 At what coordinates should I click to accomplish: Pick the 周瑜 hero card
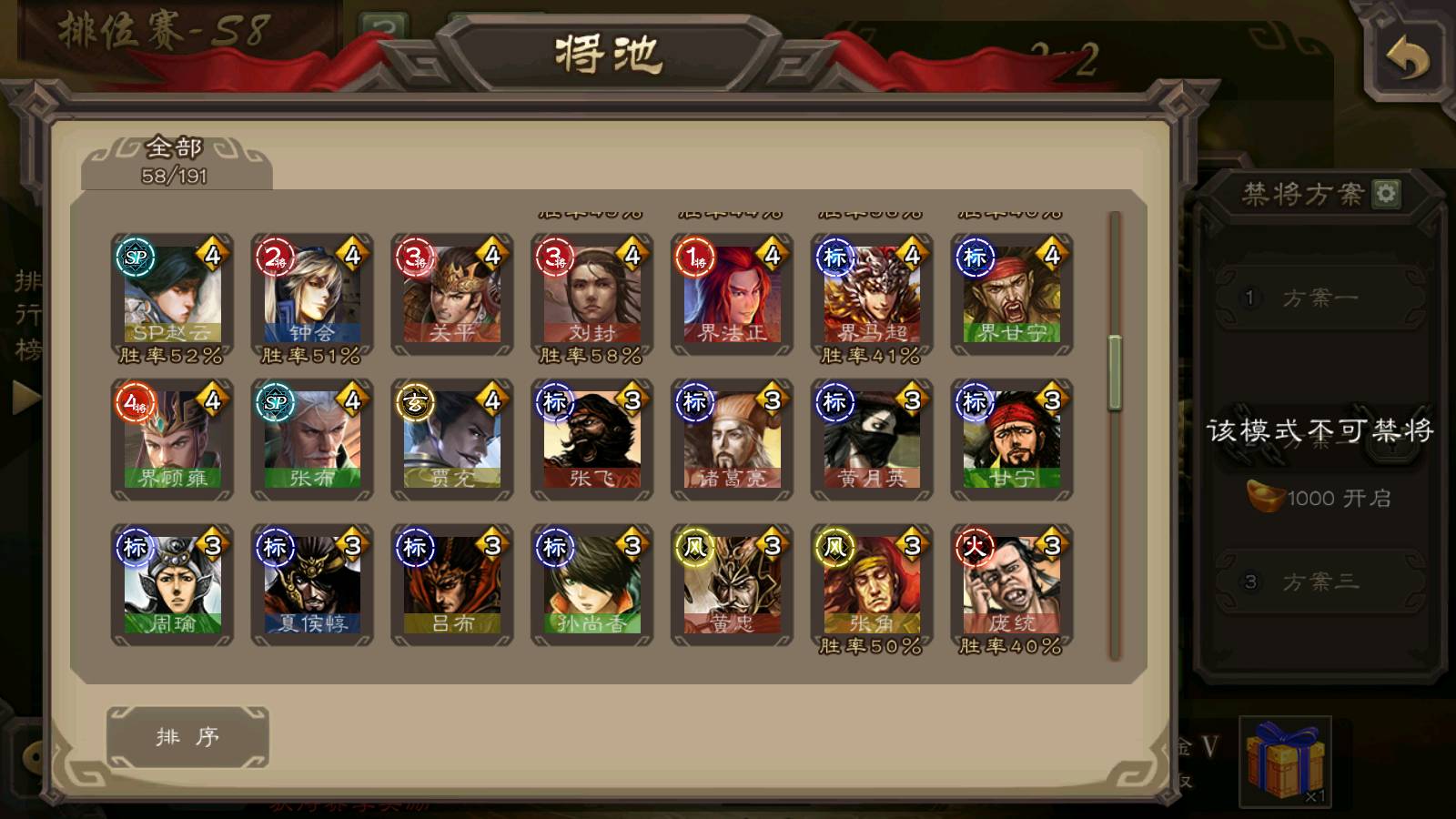[172, 584]
